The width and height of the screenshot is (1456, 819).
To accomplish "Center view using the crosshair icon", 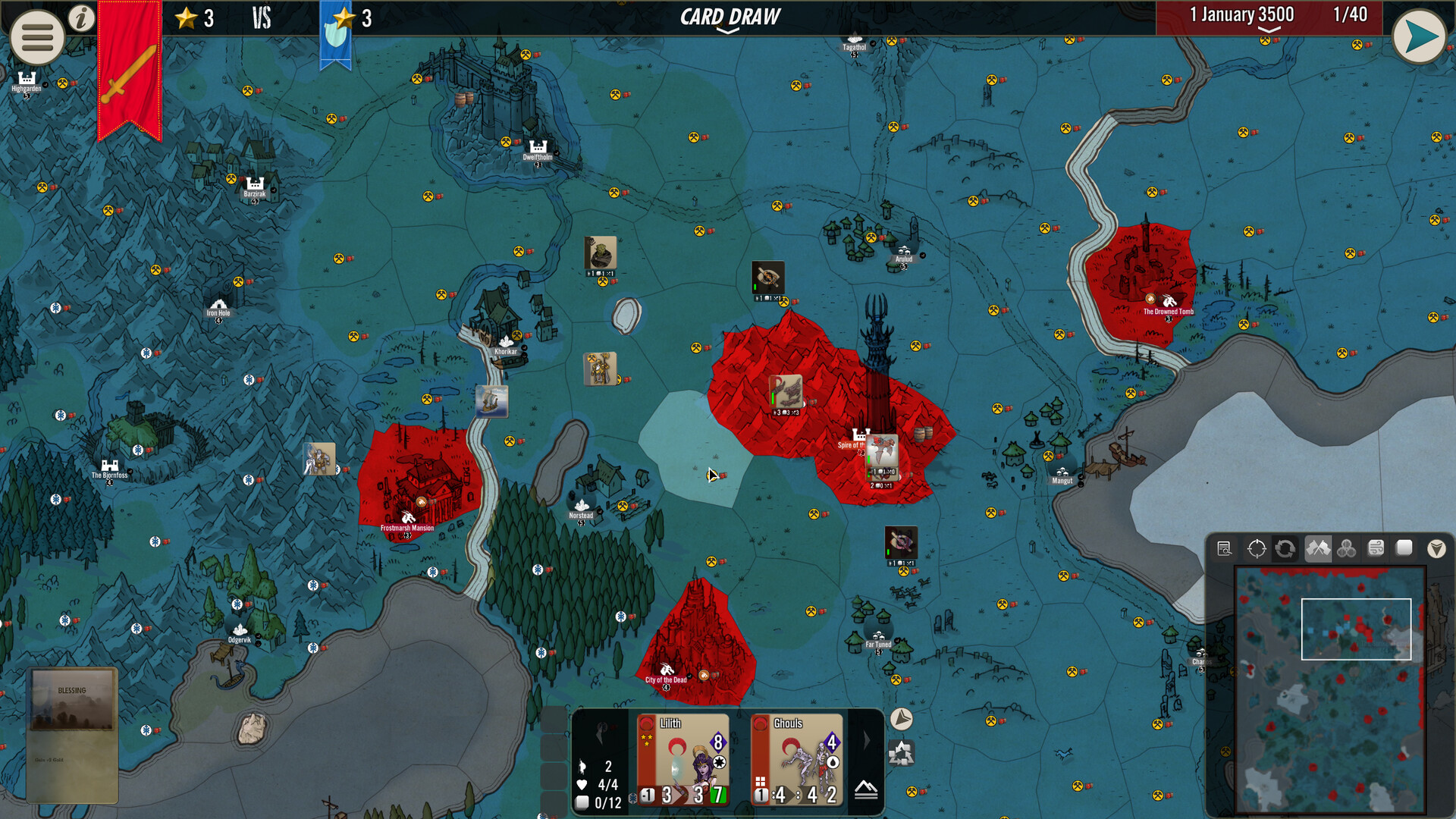I will tap(1257, 548).
